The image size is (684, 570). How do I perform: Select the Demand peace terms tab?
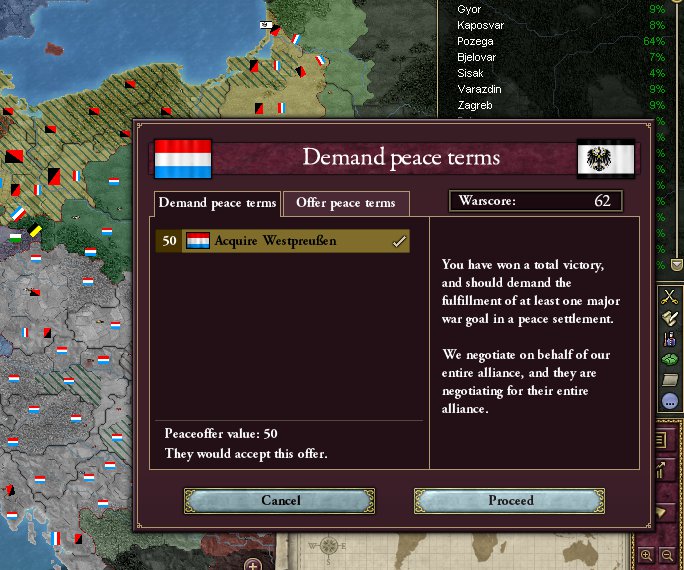pyautogui.click(x=218, y=203)
